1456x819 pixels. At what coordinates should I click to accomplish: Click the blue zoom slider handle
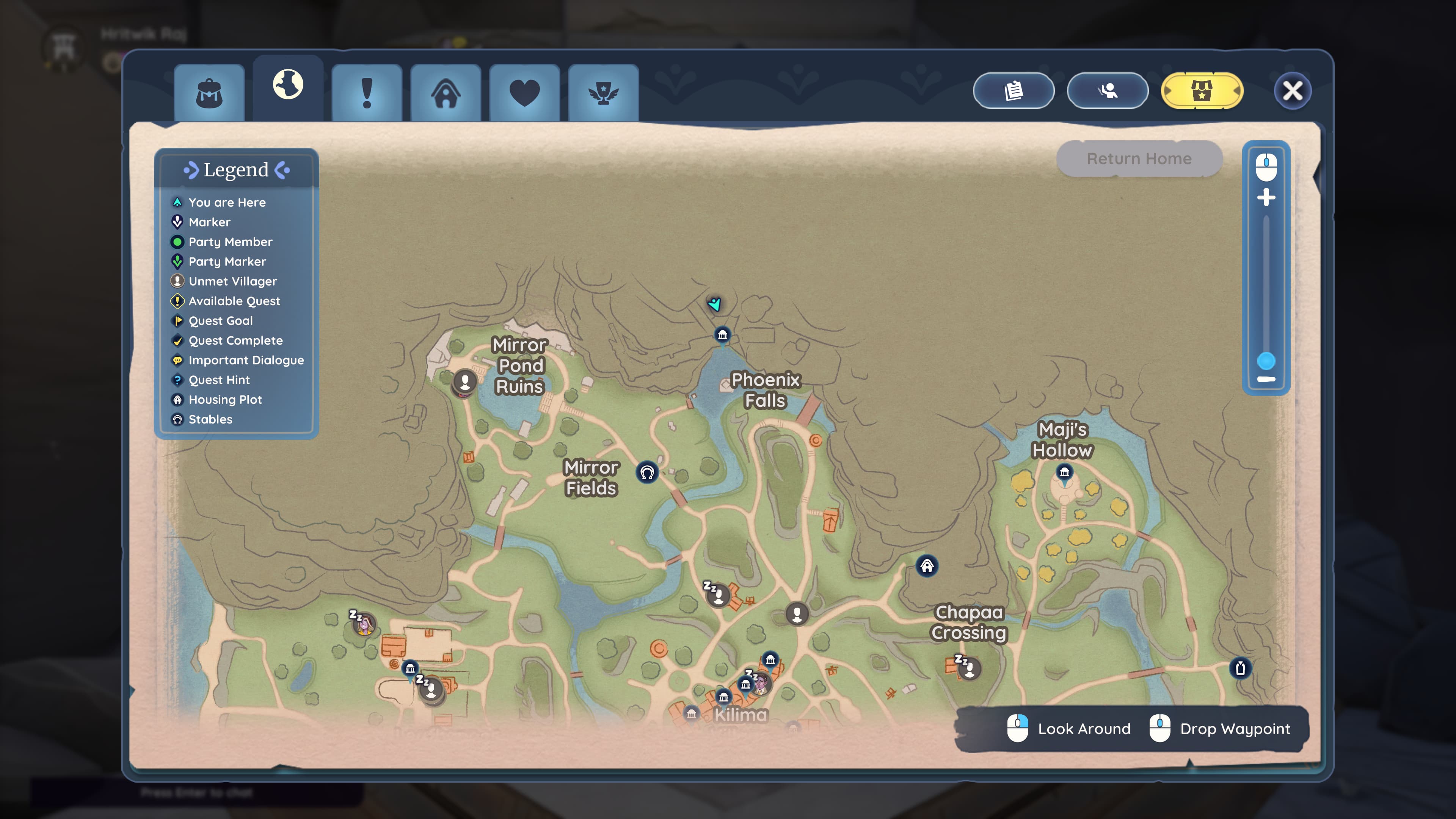tap(1266, 360)
